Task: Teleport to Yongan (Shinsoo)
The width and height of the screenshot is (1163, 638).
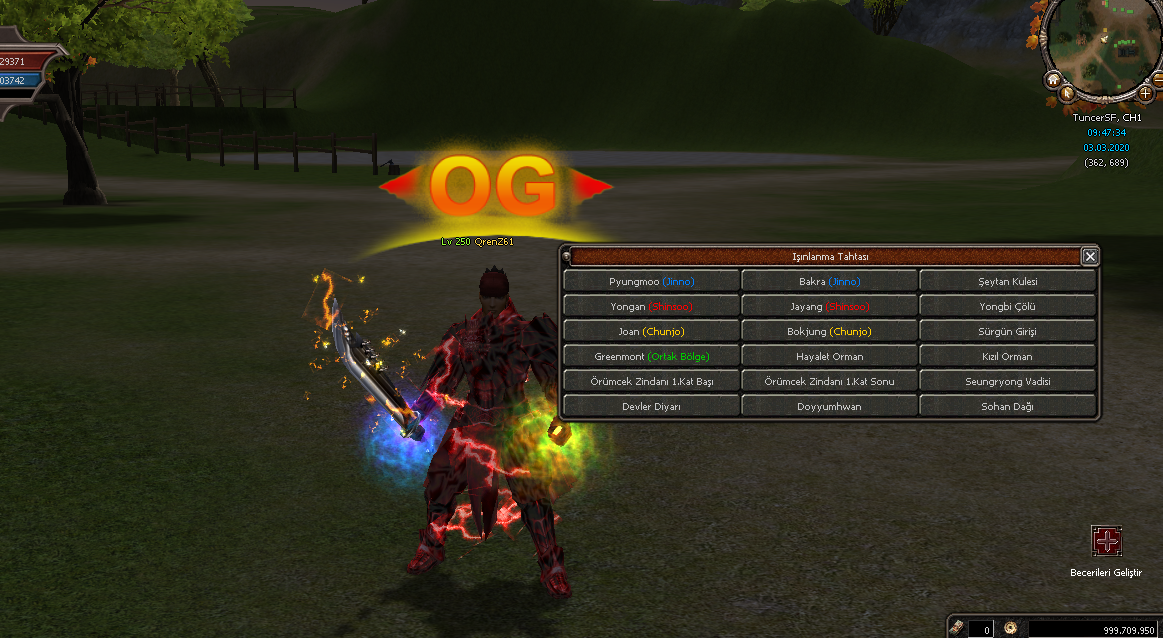Action: pos(651,306)
